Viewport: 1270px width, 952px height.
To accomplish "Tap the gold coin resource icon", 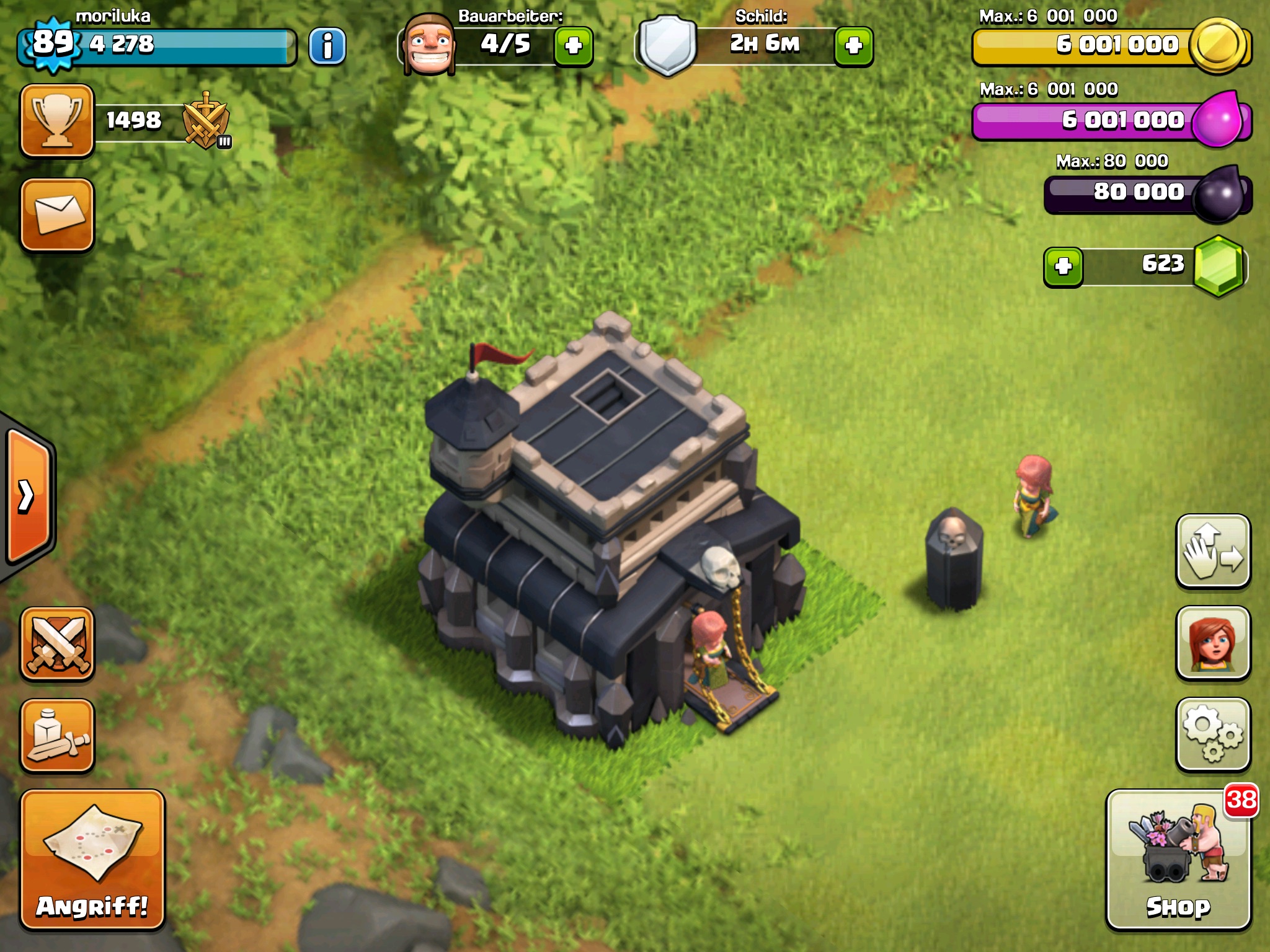I will pos(1219,45).
